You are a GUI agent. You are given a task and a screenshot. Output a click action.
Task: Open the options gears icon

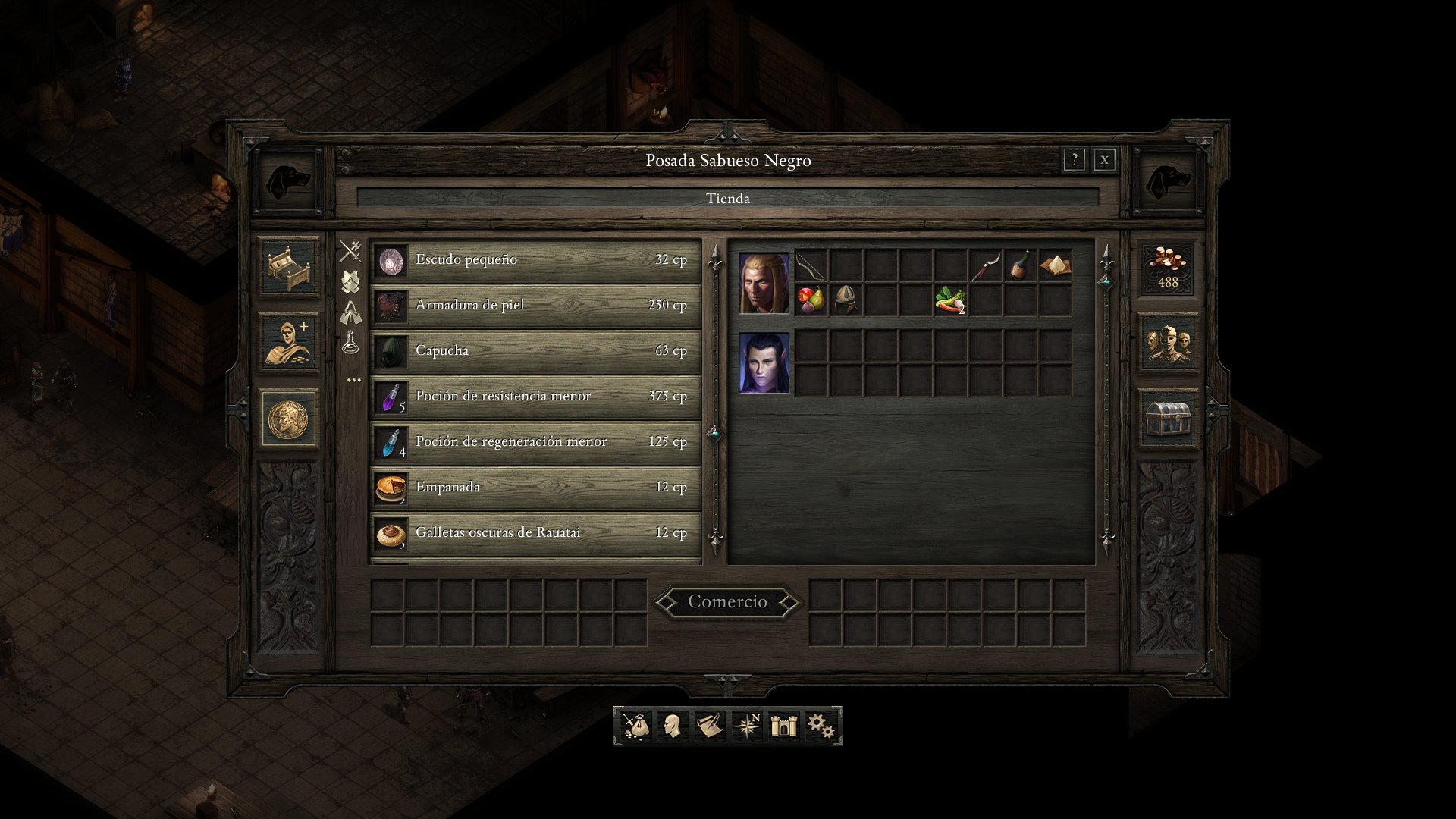pos(821,726)
